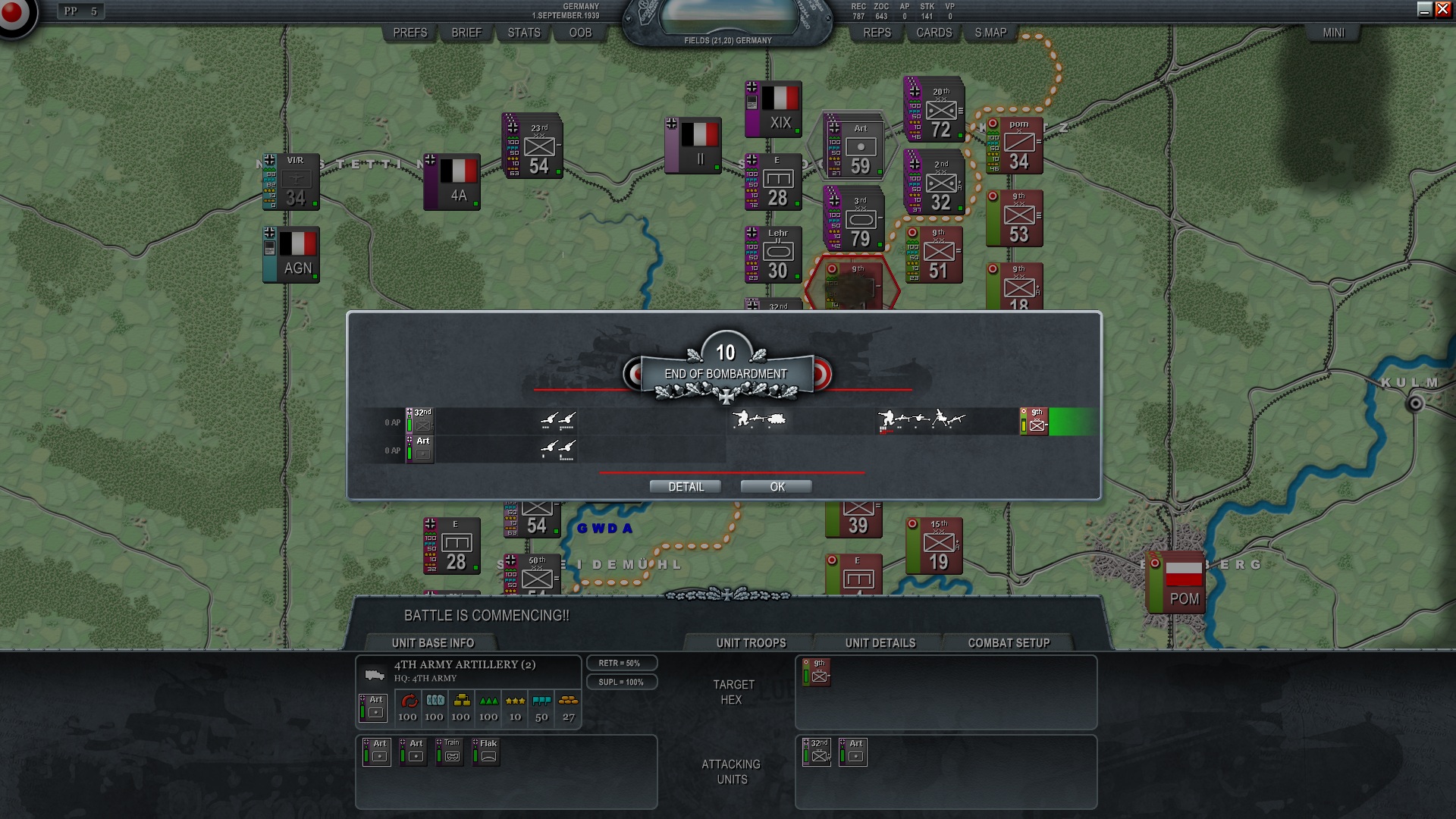Expand the S.MAP strategic map view
1456x819 pixels.
coord(990,33)
